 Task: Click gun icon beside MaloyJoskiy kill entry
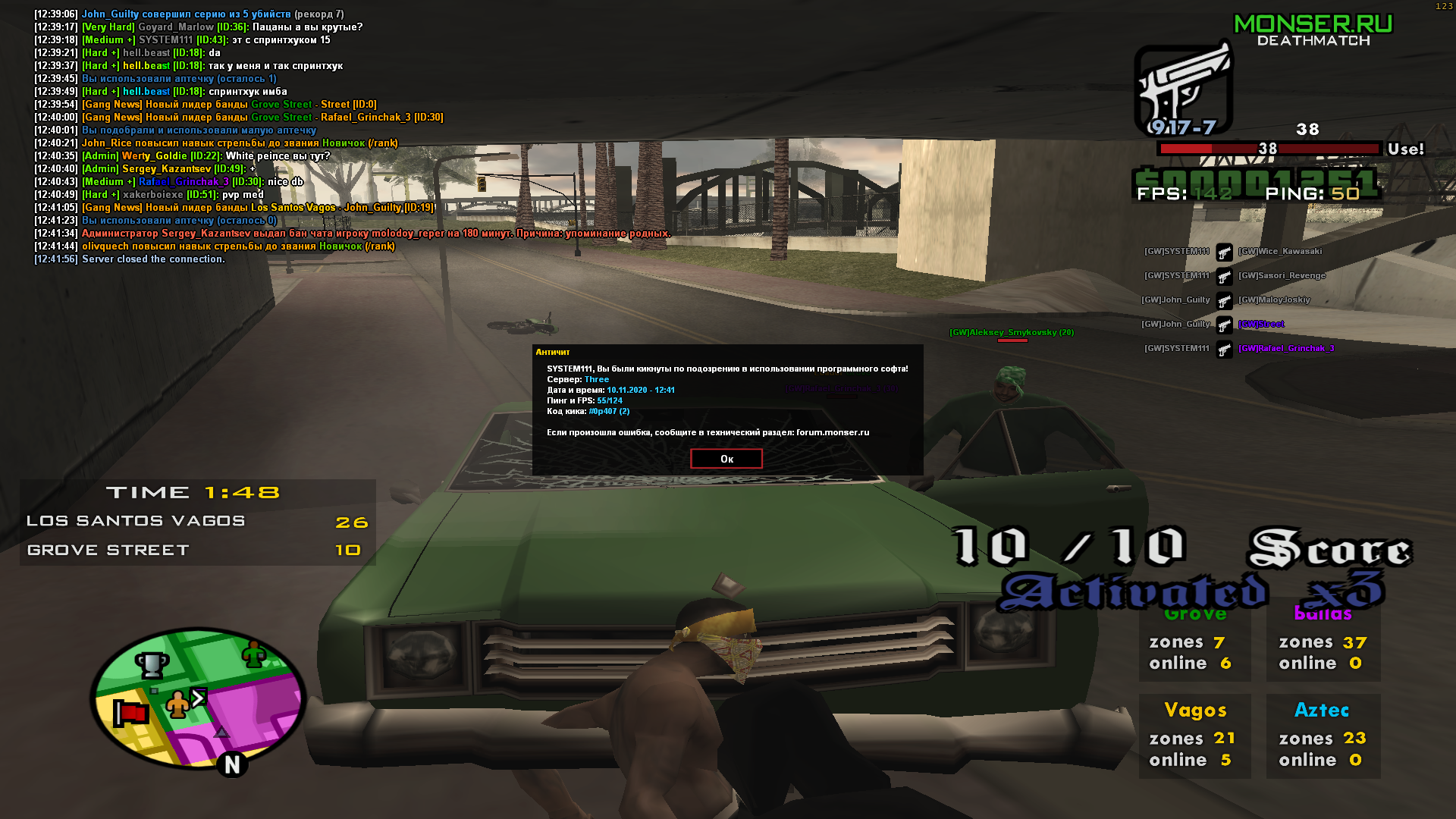(1225, 300)
